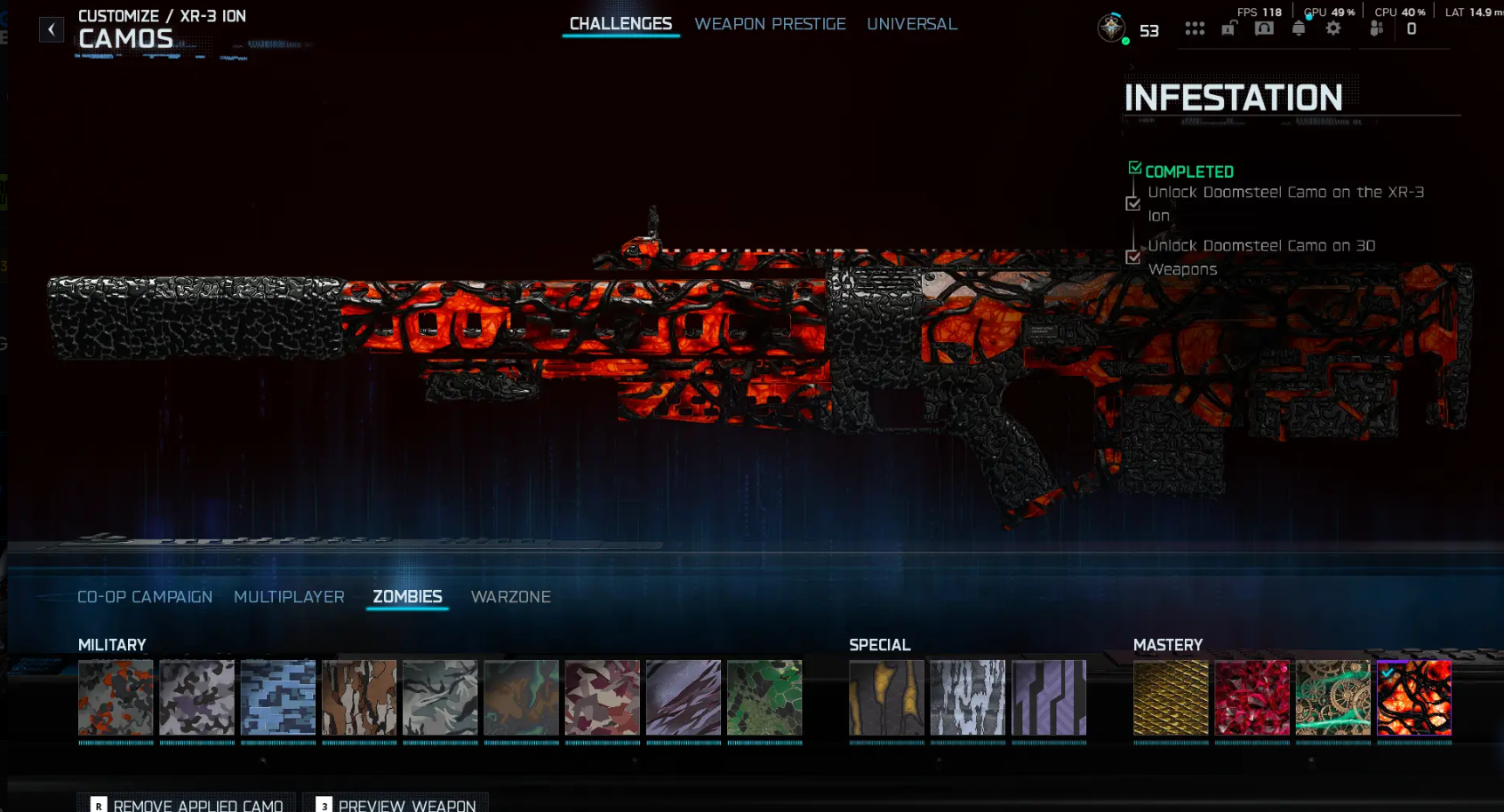Click the COMPLETED challenge checkmark
Image resolution: width=1504 pixels, height=812 pixels.
coord(1133,167)
